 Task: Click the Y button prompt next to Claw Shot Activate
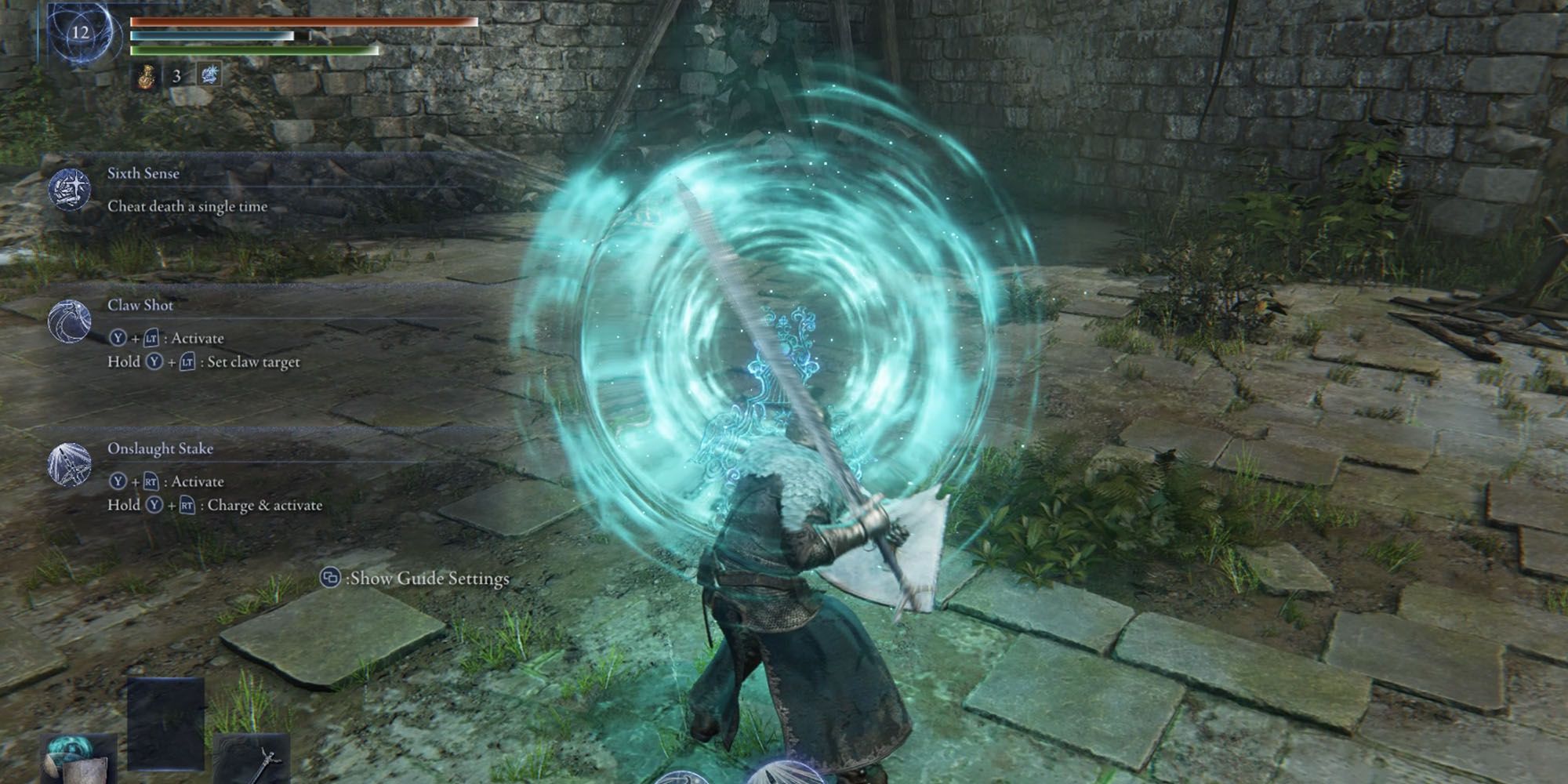[x=119, y=339]
